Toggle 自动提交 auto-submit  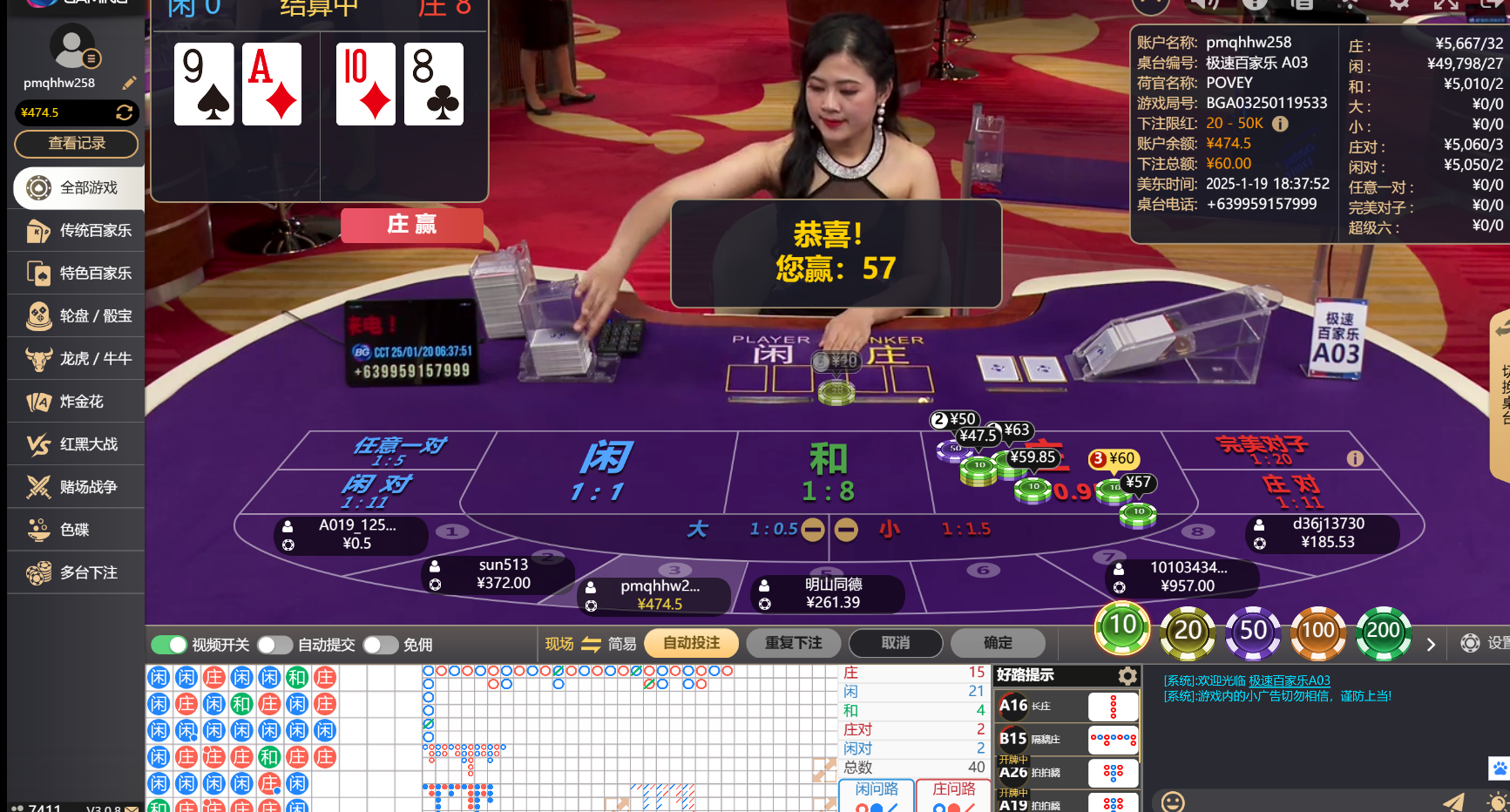(x=274, y=645)
